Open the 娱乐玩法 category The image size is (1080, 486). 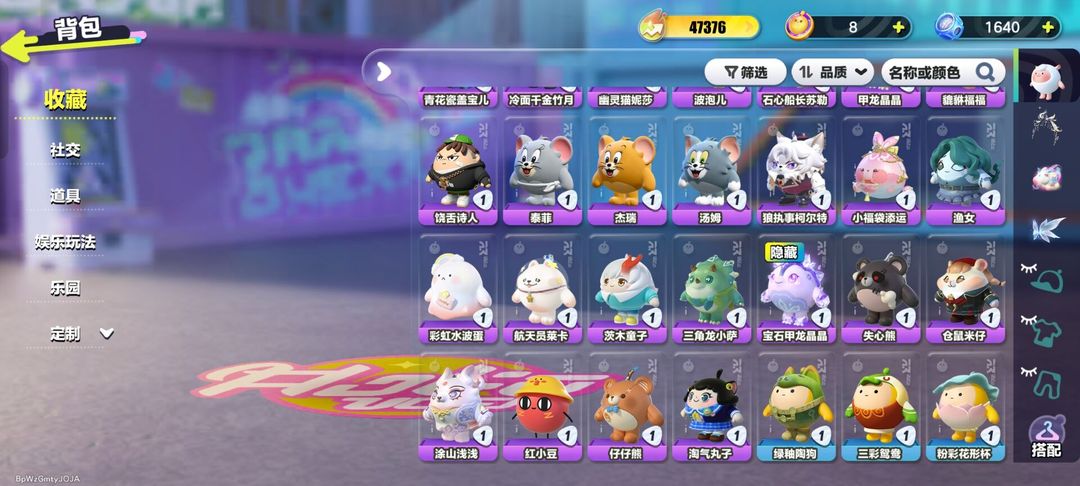coord(65,242)
